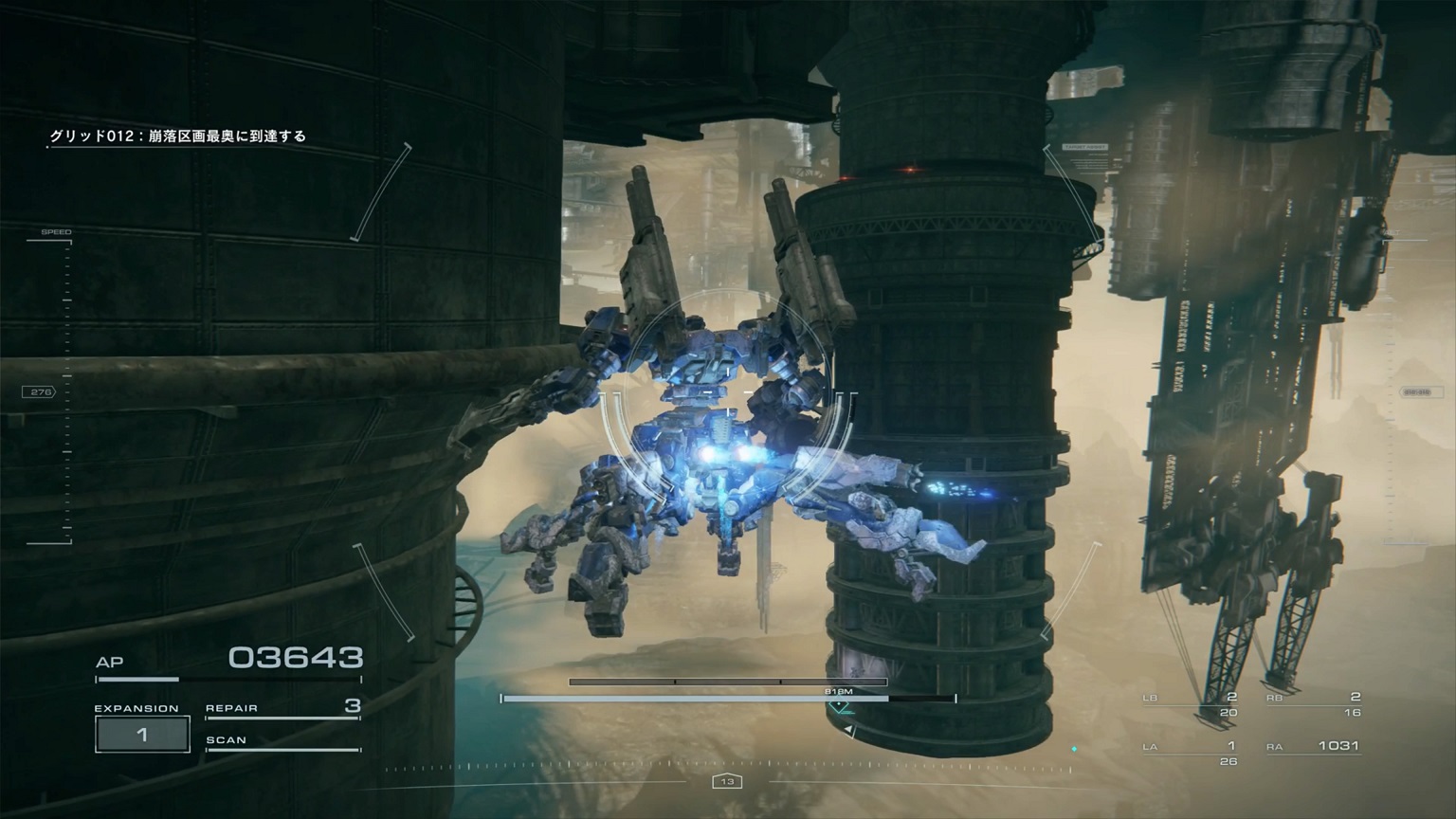Click the right-side range scale readout
The width and height of the screenshot is (1456, 819).
1421,391
